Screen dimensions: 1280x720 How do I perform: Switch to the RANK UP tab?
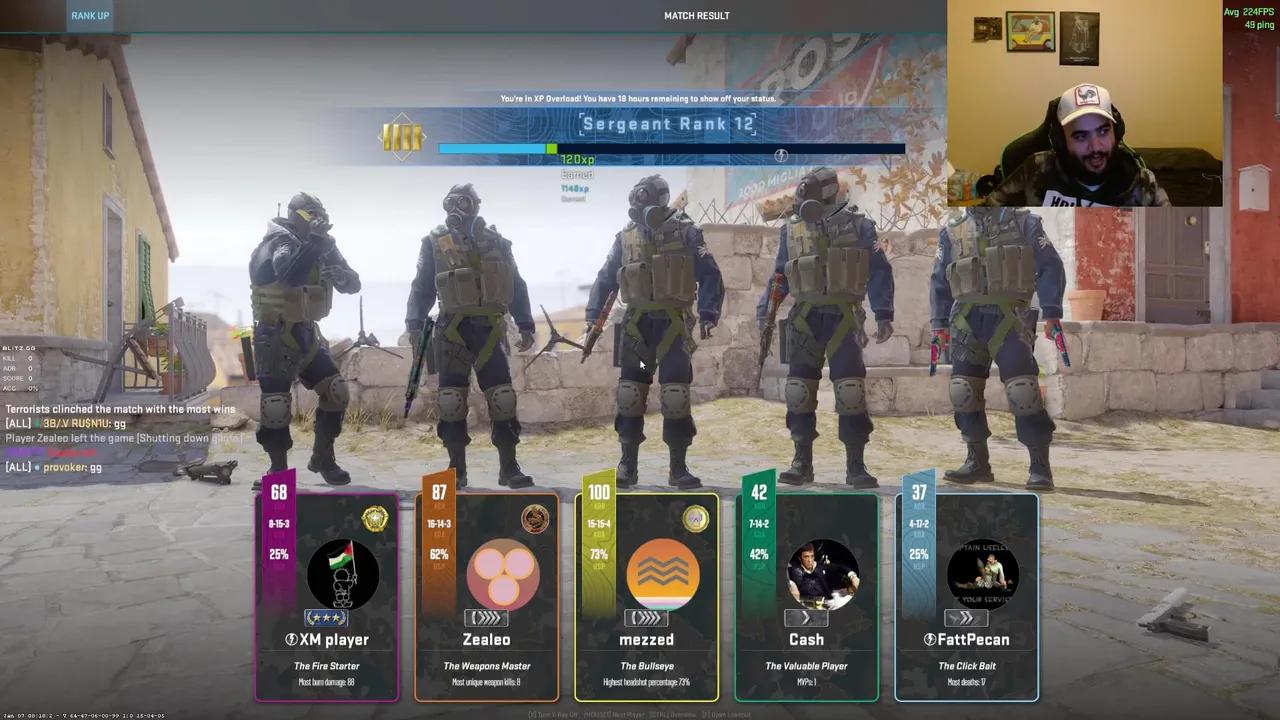[x=90, y=15]
